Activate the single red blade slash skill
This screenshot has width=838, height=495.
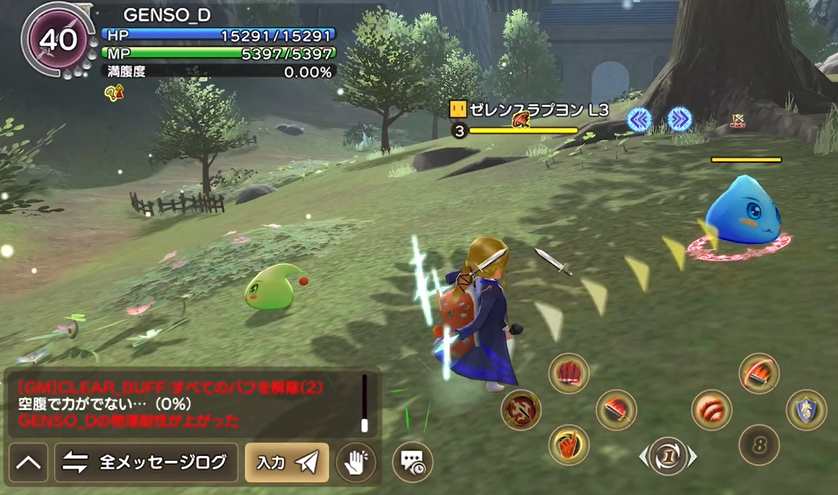coord(616,409)
